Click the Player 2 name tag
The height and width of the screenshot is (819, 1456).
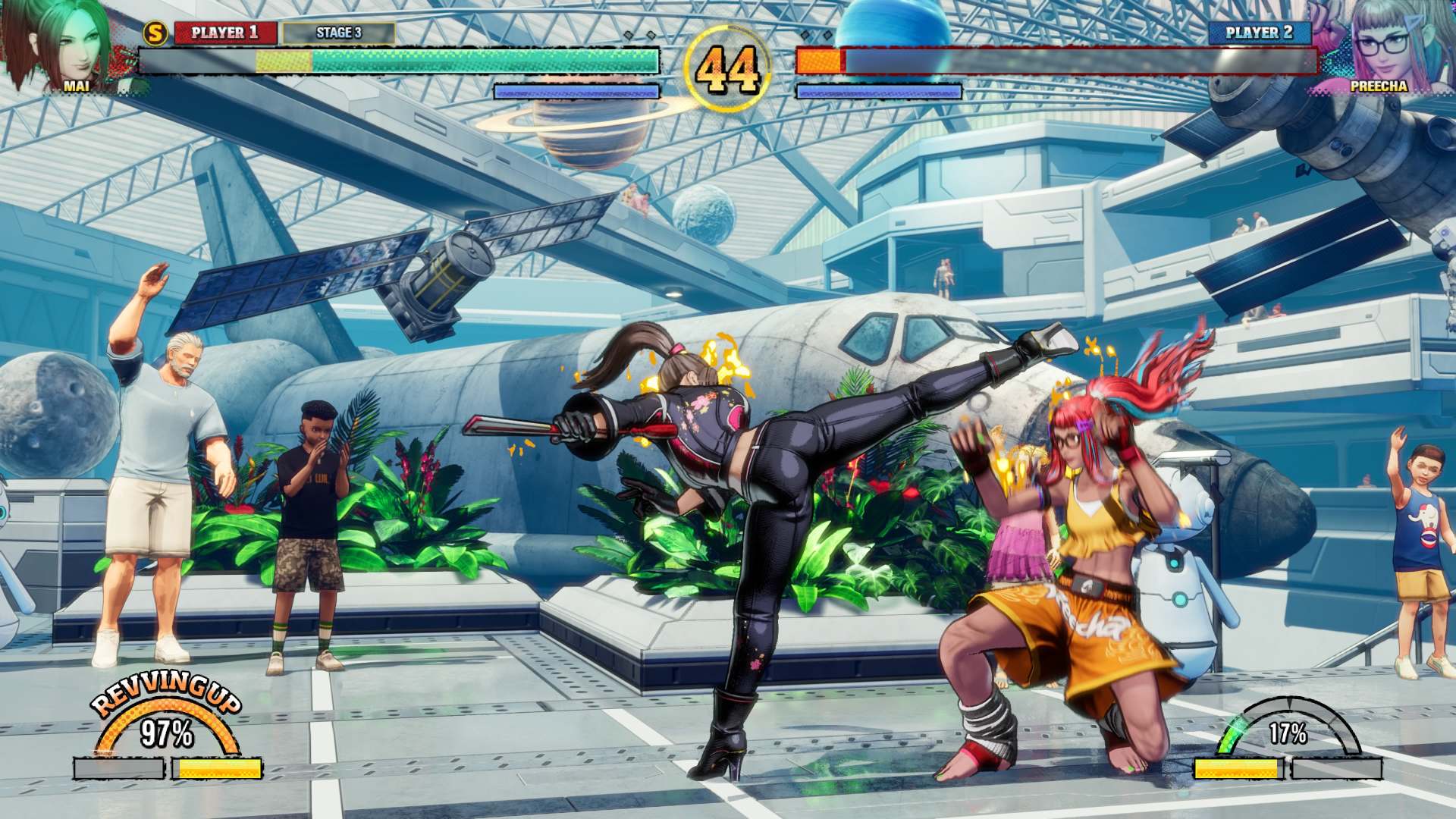pos(1259,33)
